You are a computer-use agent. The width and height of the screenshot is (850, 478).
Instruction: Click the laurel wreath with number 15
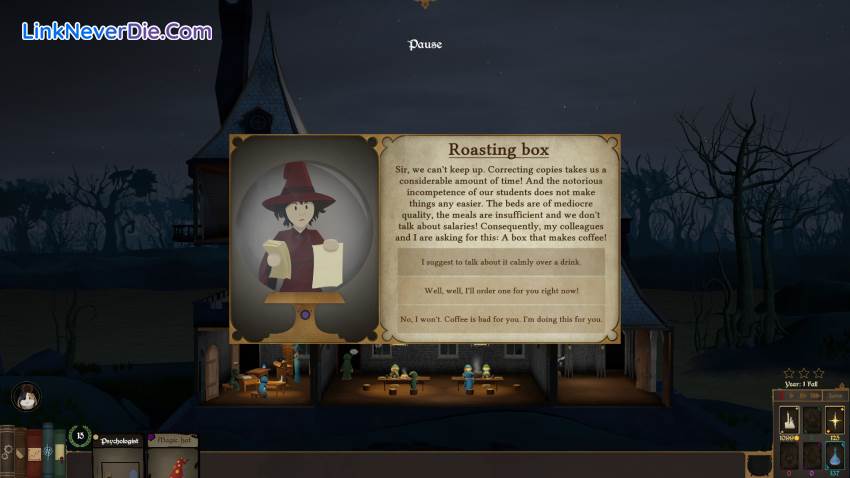pyautogui.click(x=80, y=435)
